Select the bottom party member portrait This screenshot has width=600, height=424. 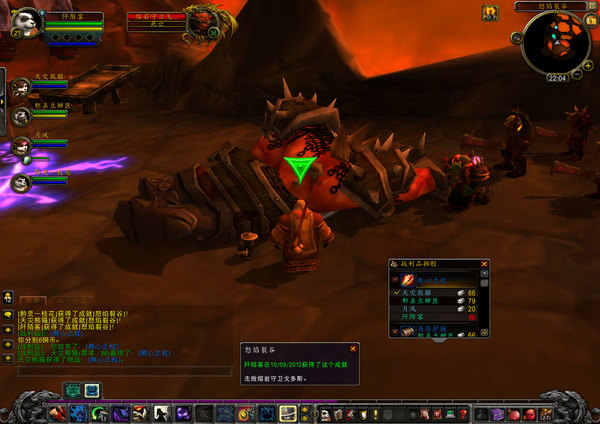(20, 181)
